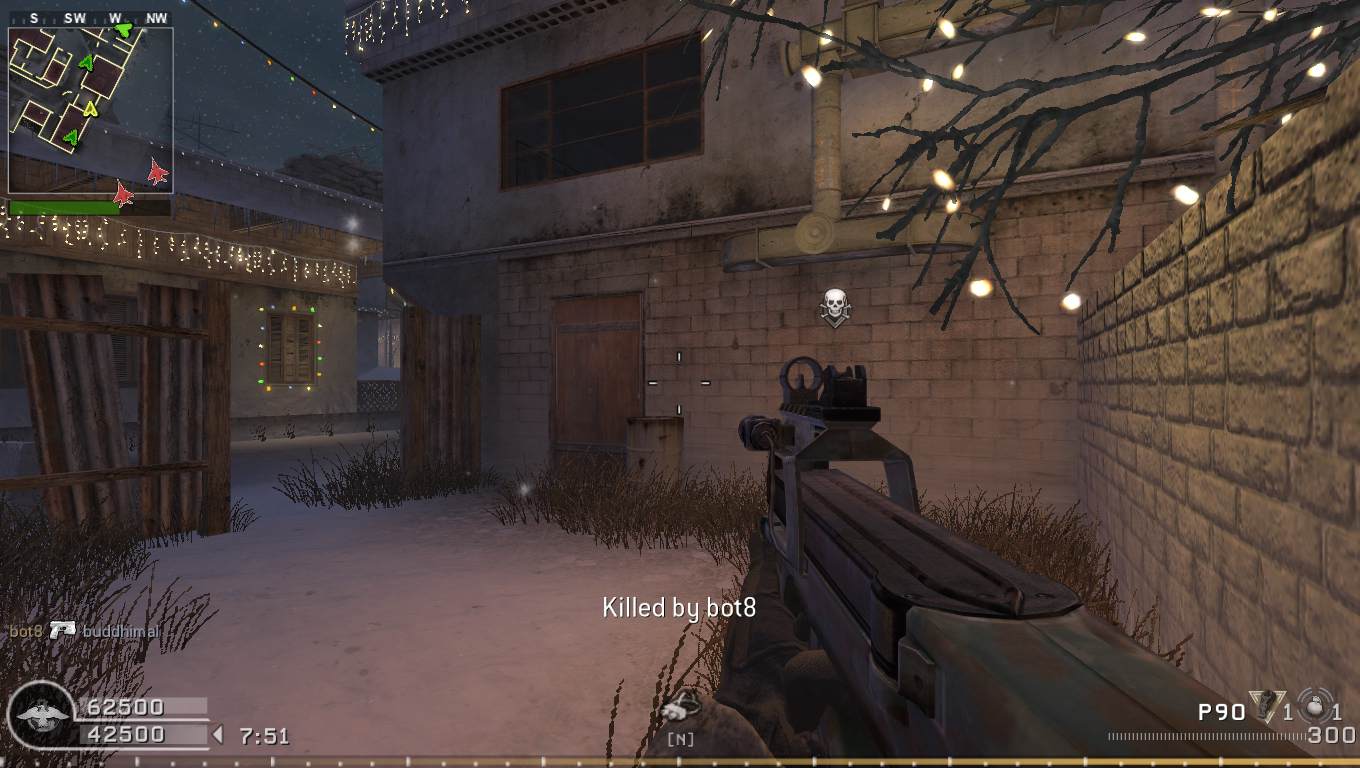Screen dimensions: 1360x768
Task: Click the yellow player arrow on minimap
Action: [x=91, y=108]
